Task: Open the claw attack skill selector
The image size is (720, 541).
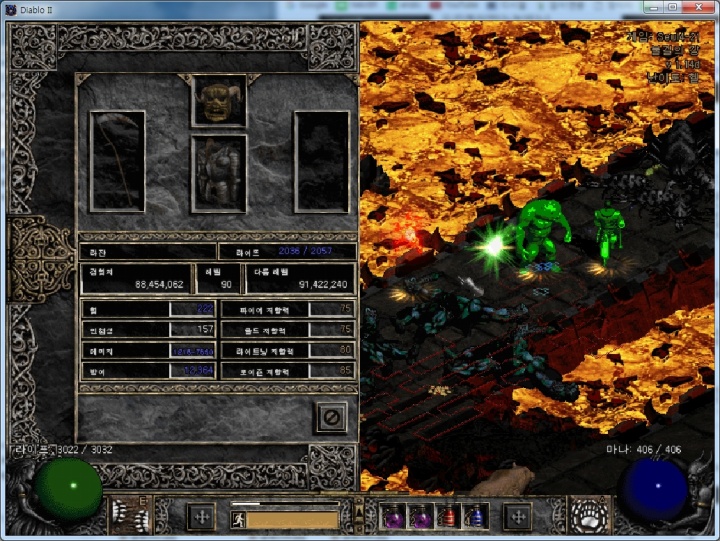Action: [x=129, y=516]
